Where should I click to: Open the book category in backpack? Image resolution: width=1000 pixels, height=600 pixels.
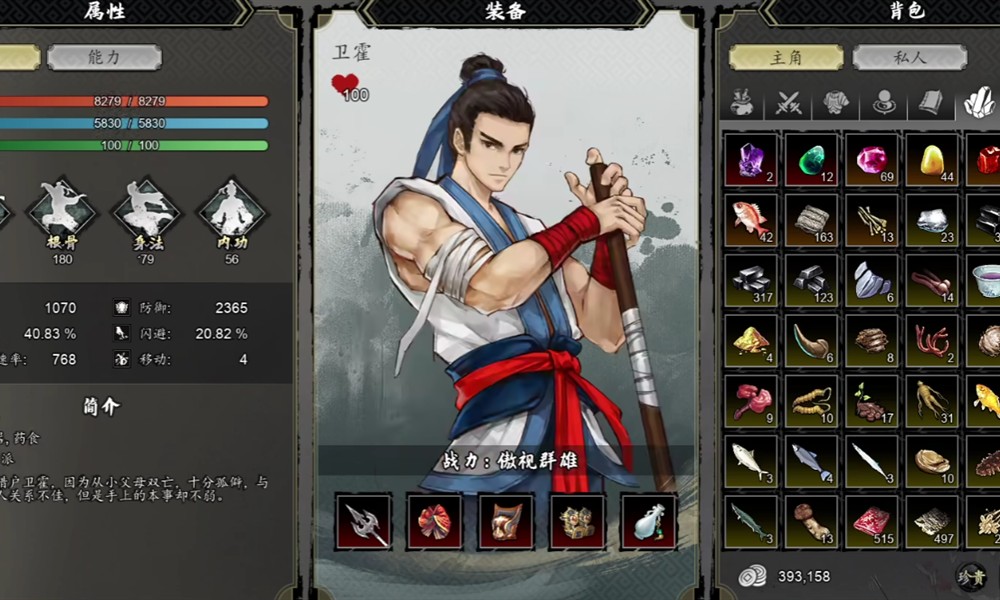(931, 103)
